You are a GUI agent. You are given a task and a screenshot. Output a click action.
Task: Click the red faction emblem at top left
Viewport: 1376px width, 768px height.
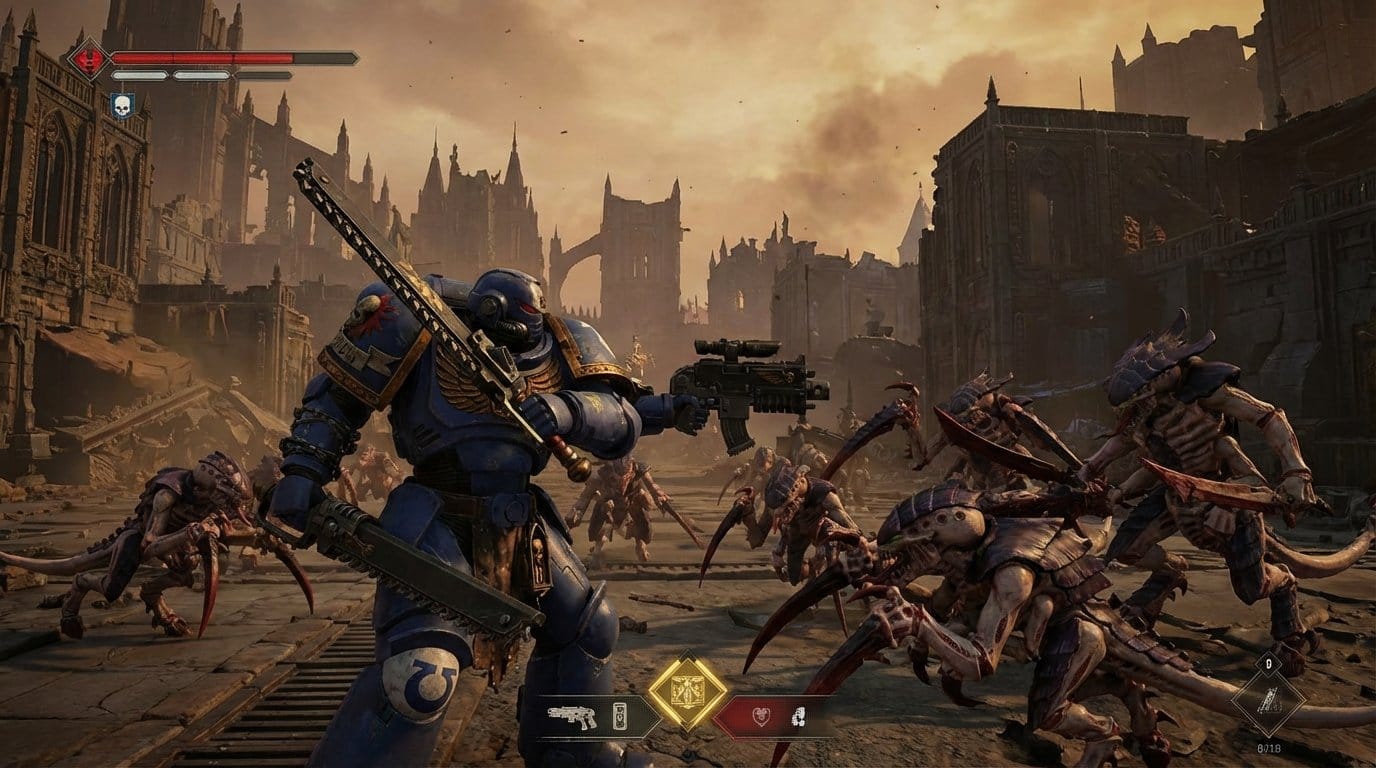point(88,58)
